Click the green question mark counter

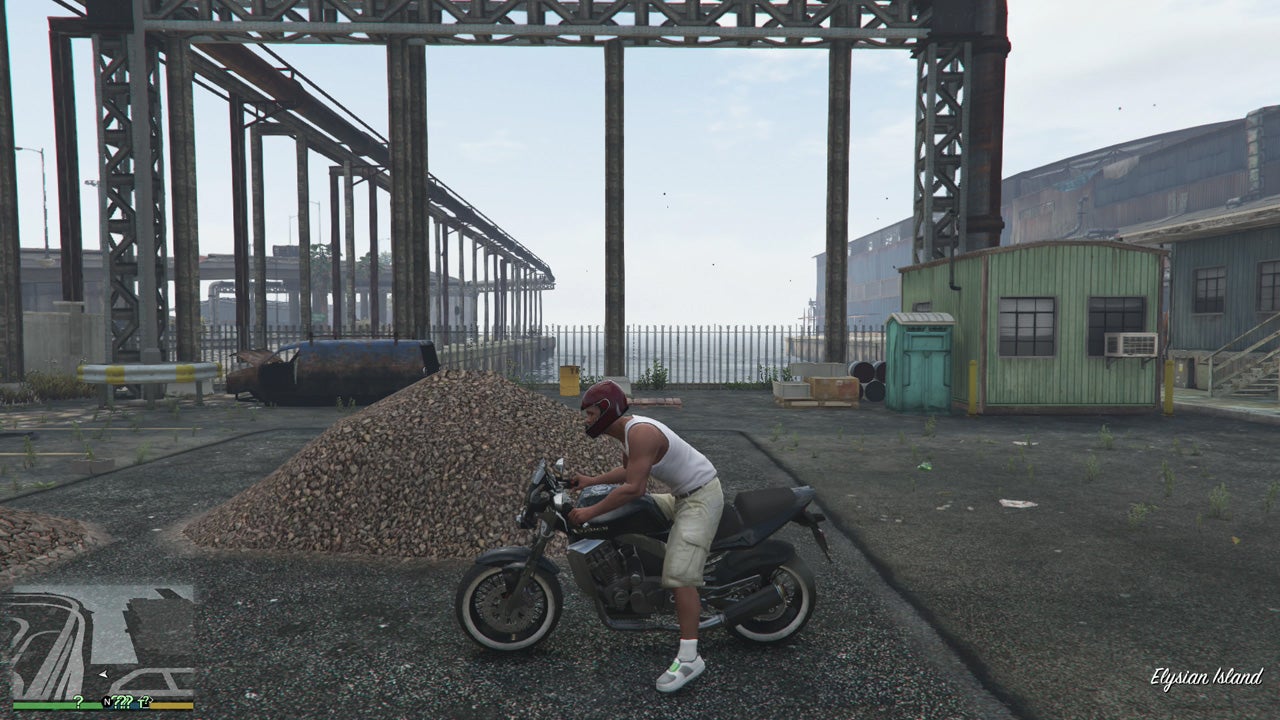[x=78, y=699]
